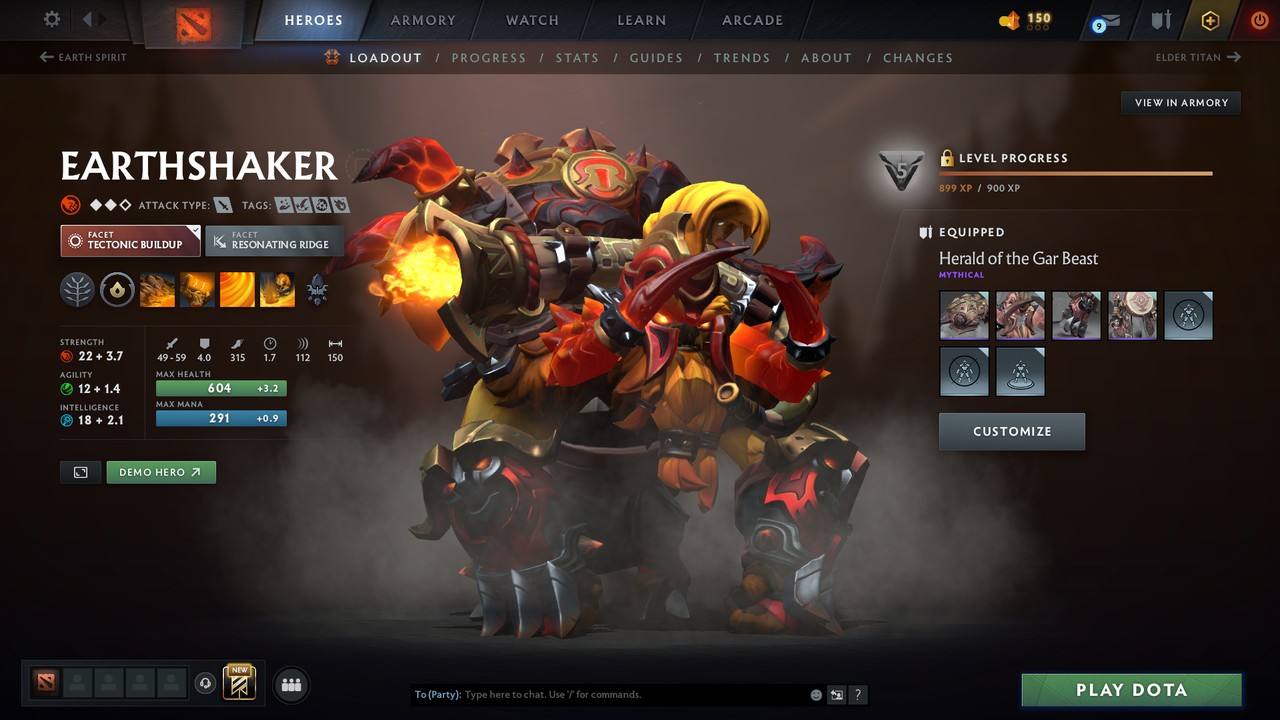Toggle the melee attack type icon

pyautogui.click(x=223, y=204)
